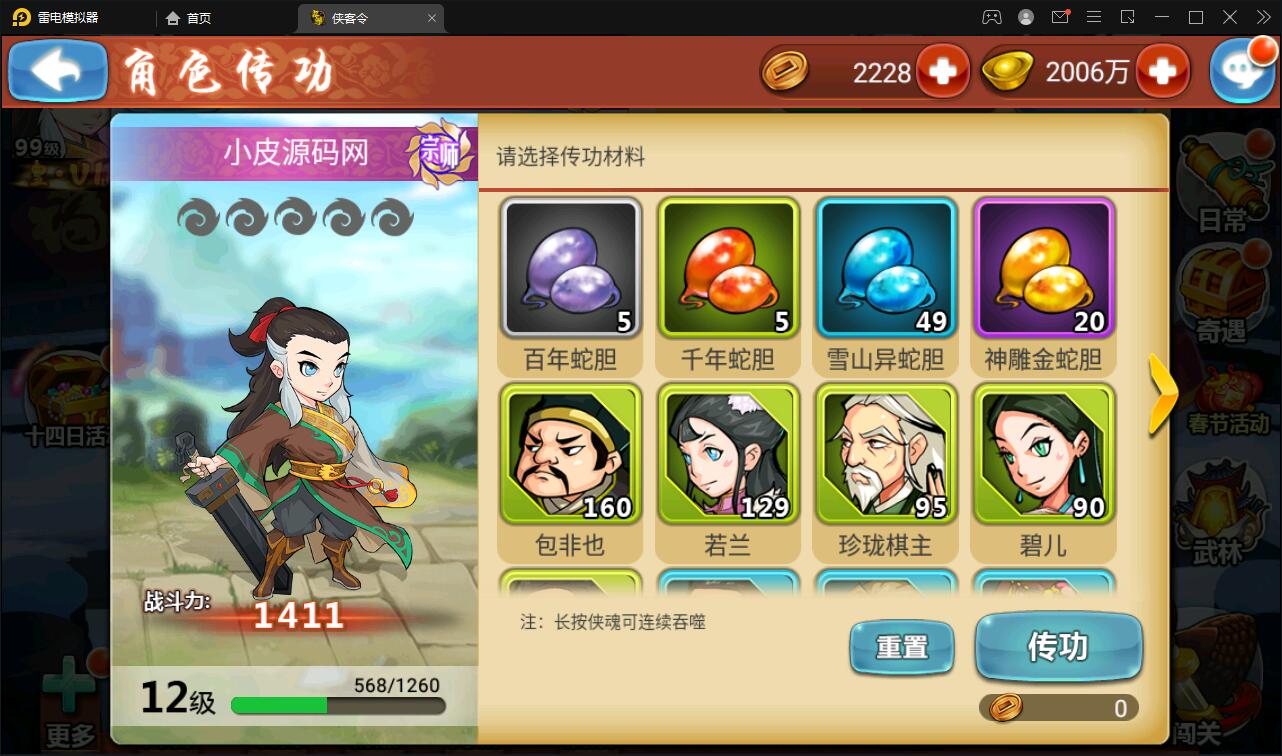Click the character experience progress bar
The height and width of the screenshot is (756, 1282).
pos(338,703)
